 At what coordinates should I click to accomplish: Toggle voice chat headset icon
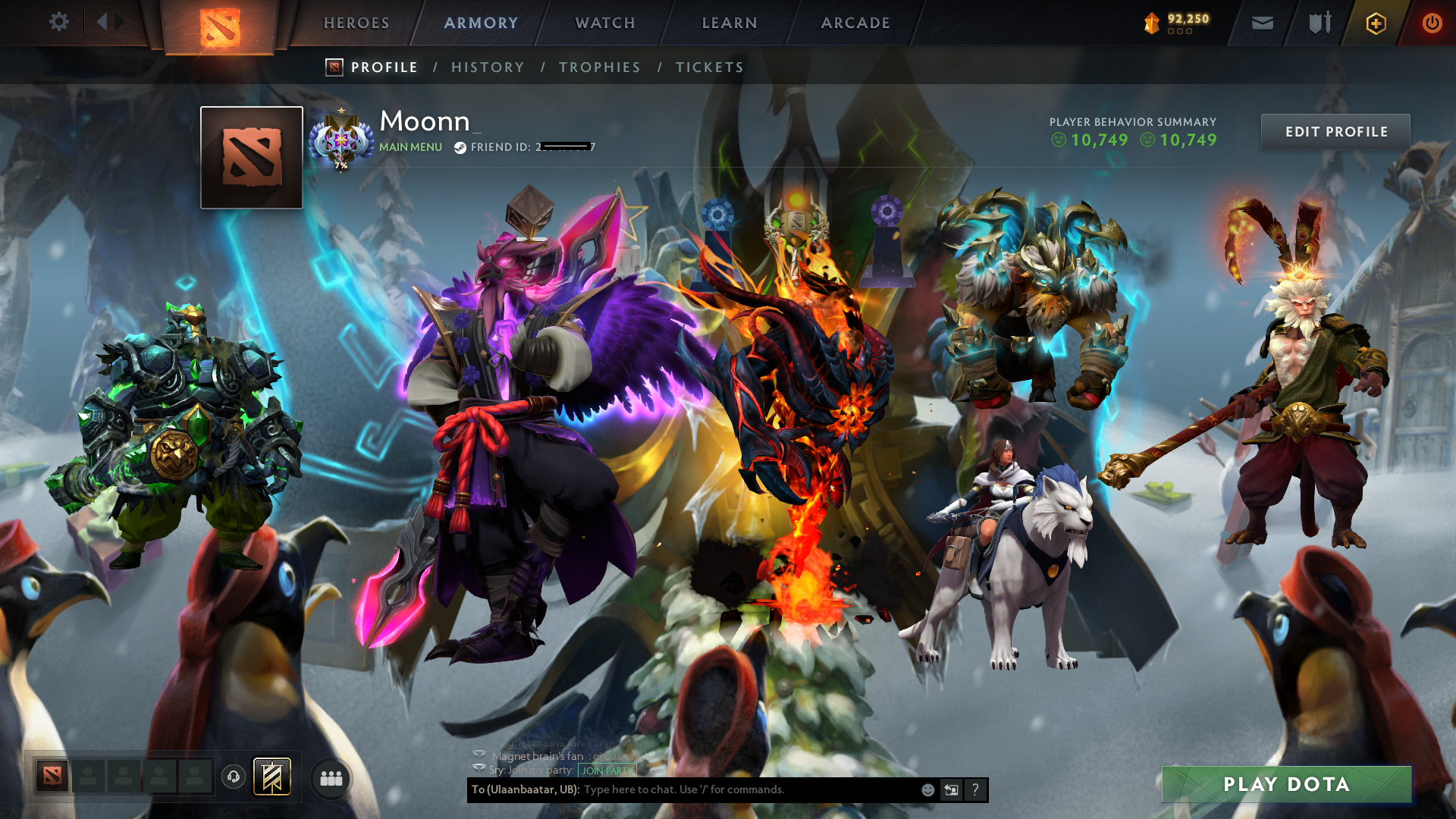[233, 777]
